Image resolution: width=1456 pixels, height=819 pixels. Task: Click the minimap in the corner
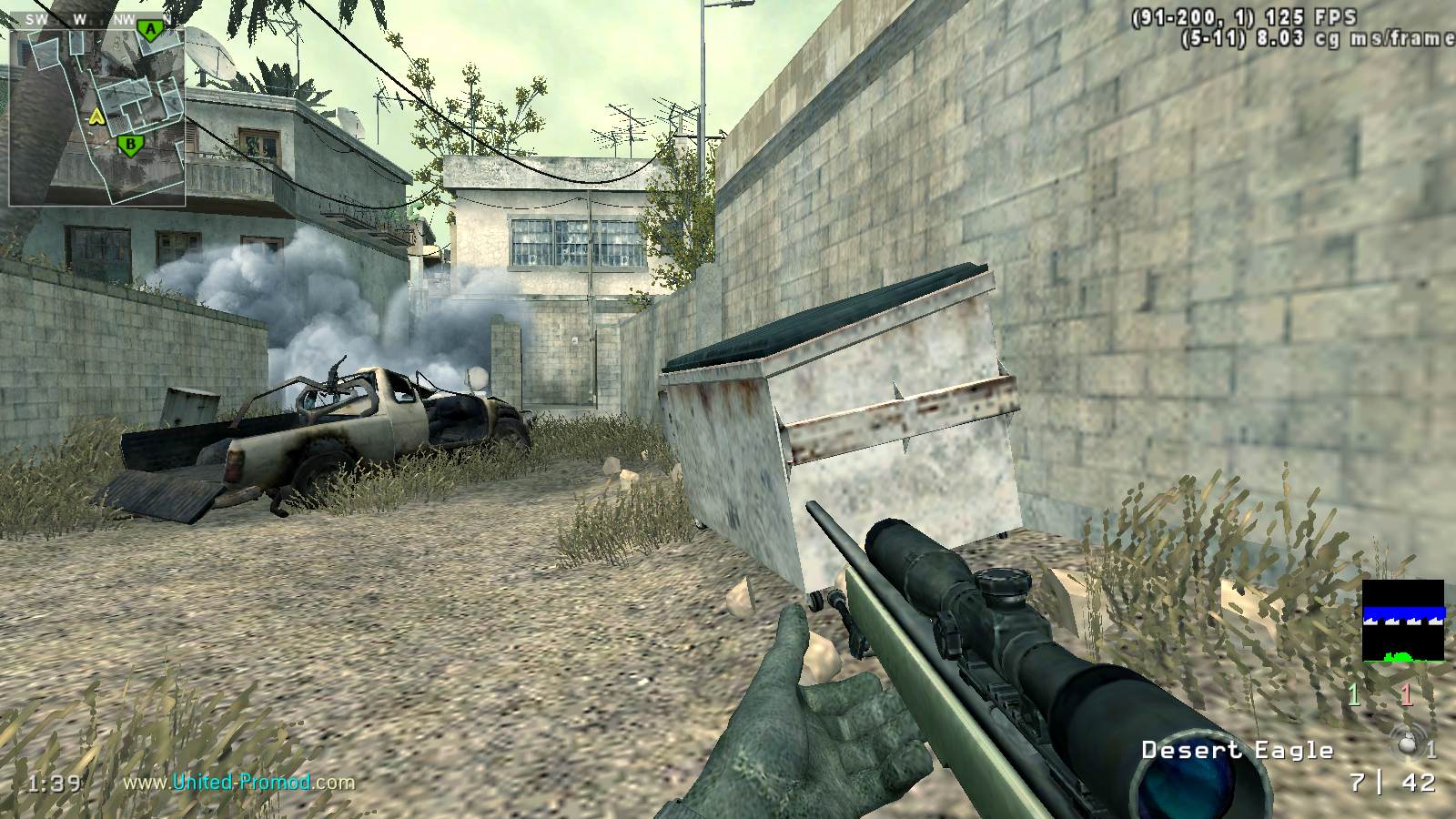tap(97, 114)
